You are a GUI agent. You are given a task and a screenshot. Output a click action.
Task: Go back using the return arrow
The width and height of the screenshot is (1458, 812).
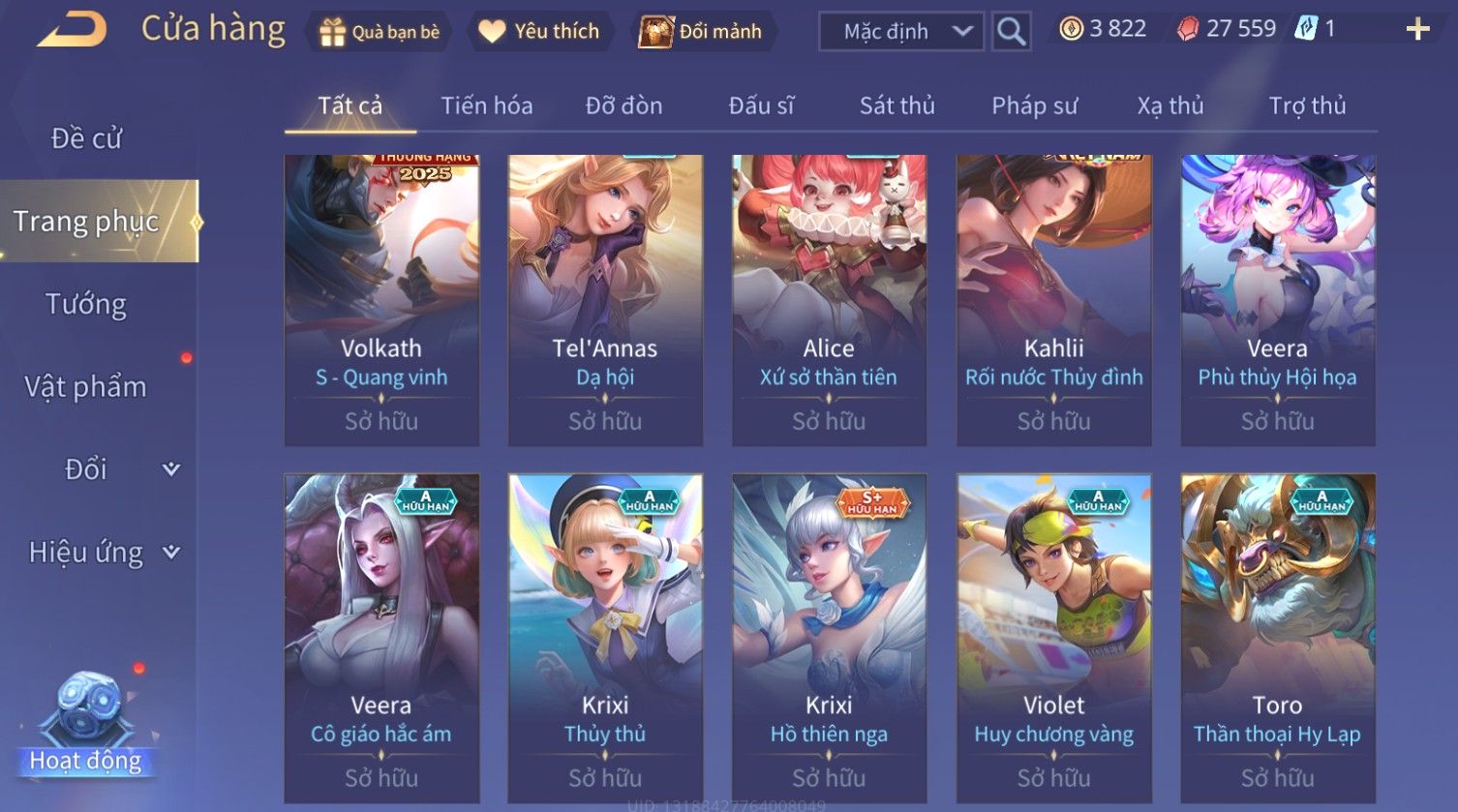pyautogui.click(x=72, y=30)
